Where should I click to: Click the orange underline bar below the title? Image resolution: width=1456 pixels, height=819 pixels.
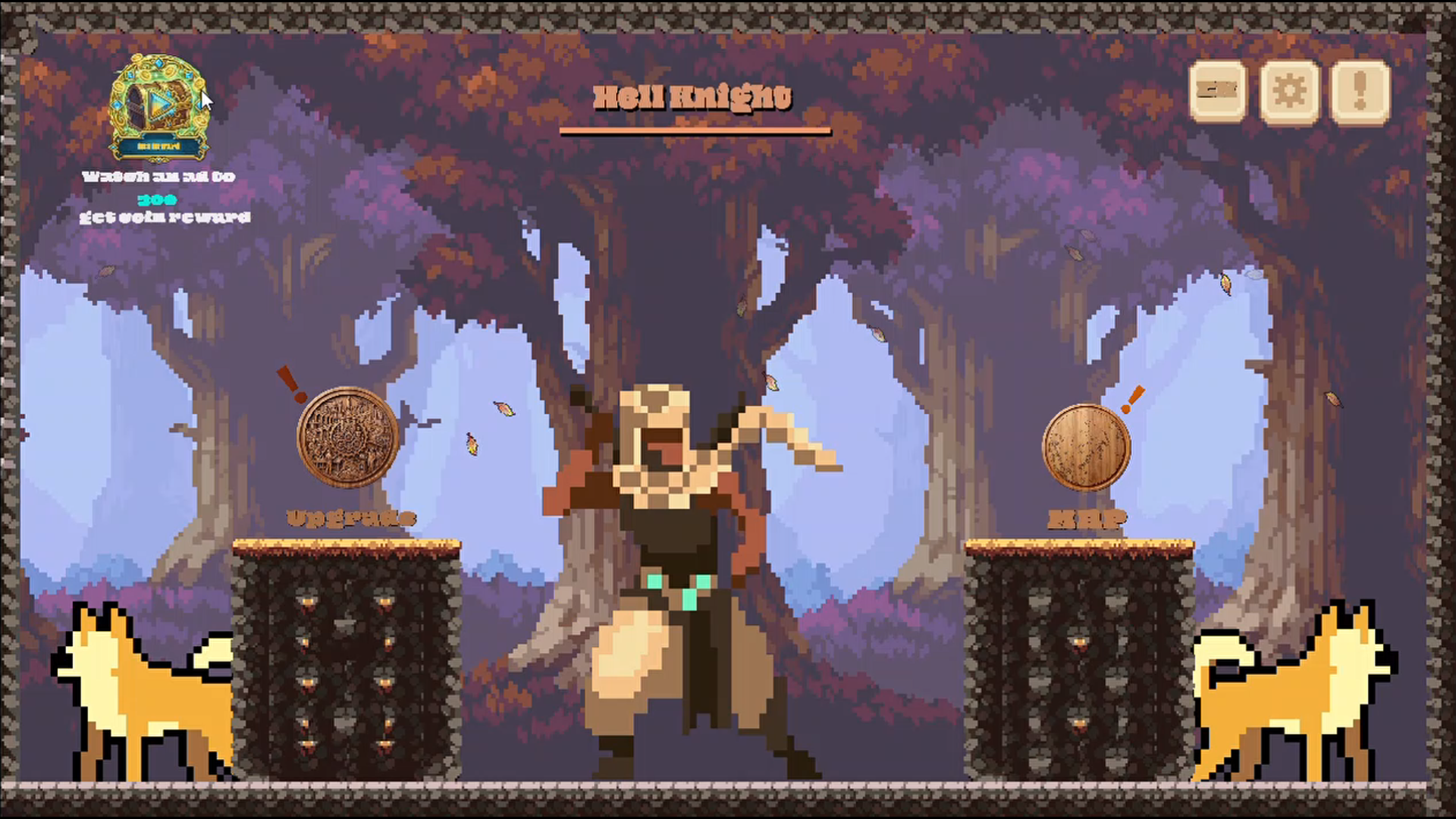point(695,132)
